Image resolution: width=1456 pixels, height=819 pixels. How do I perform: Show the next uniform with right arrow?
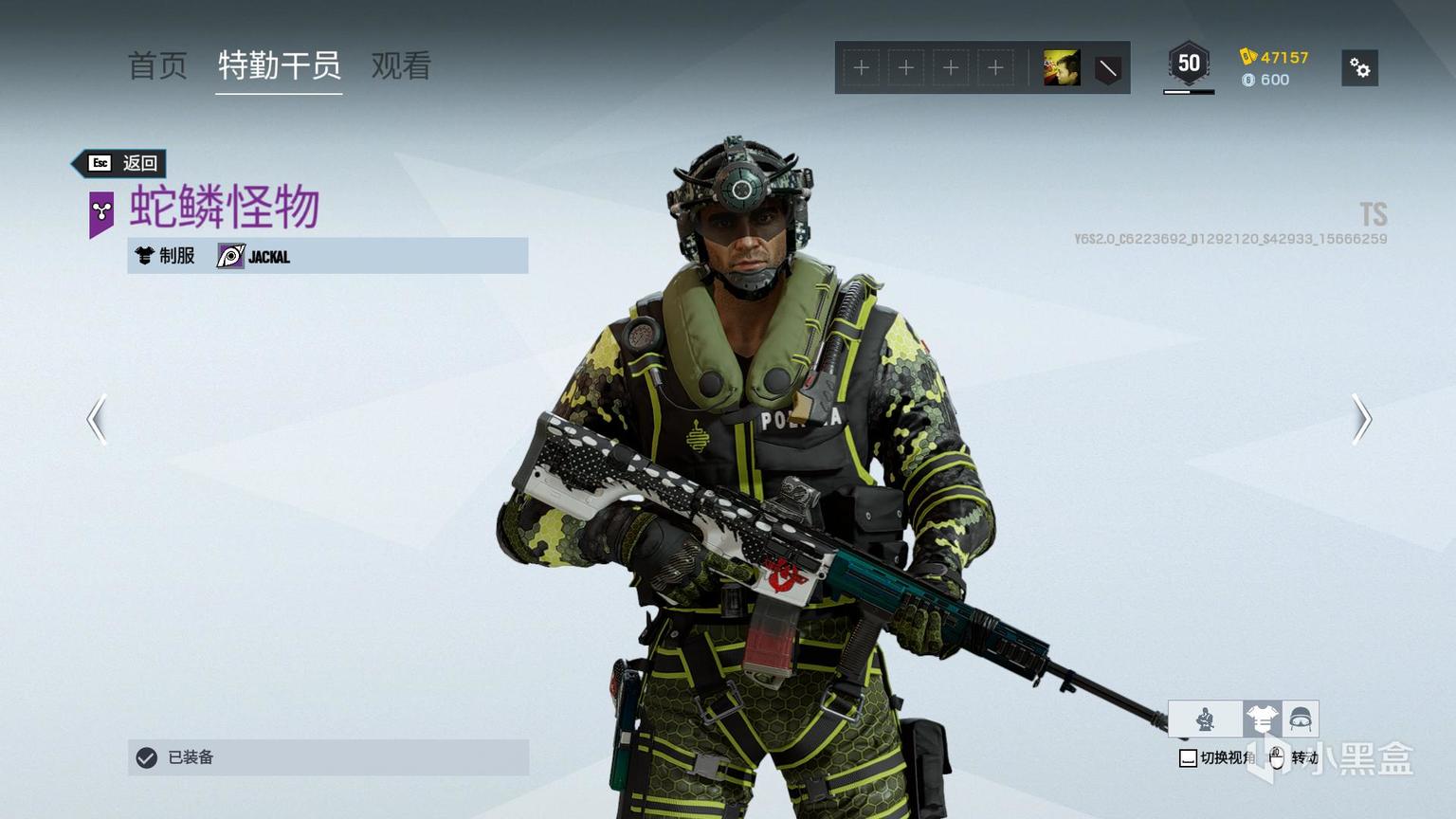tap(1361, 419)
